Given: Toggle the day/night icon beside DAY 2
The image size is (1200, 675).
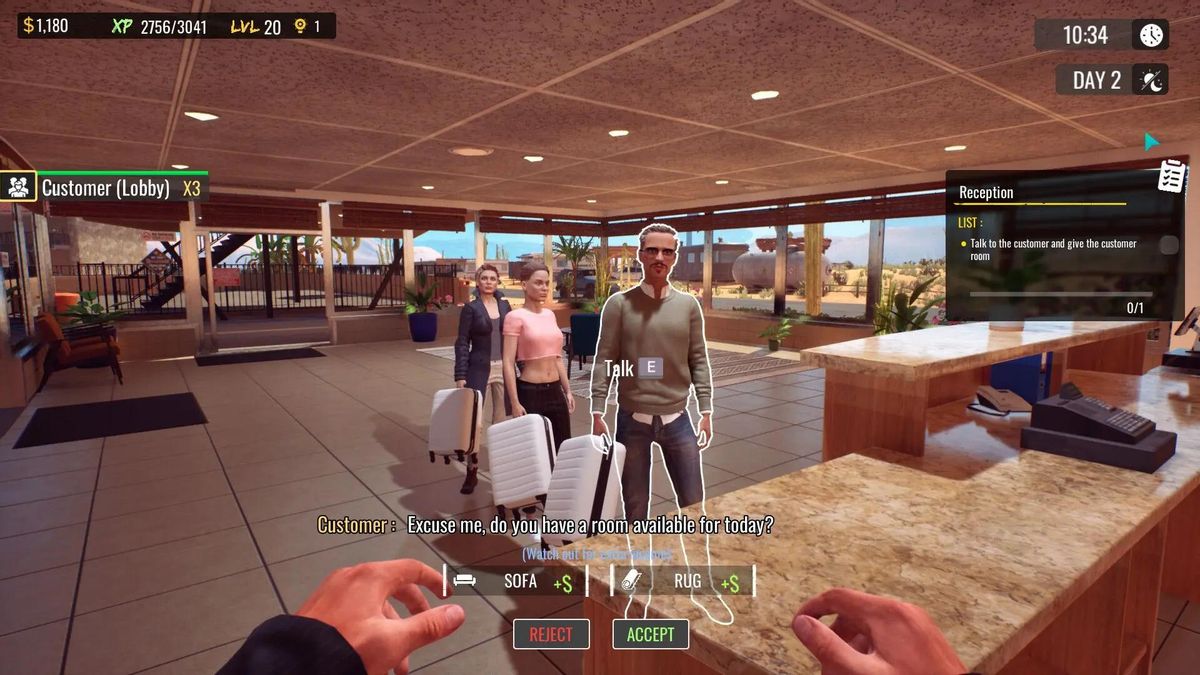Looking at the screenshot, I should (1152, 80).
